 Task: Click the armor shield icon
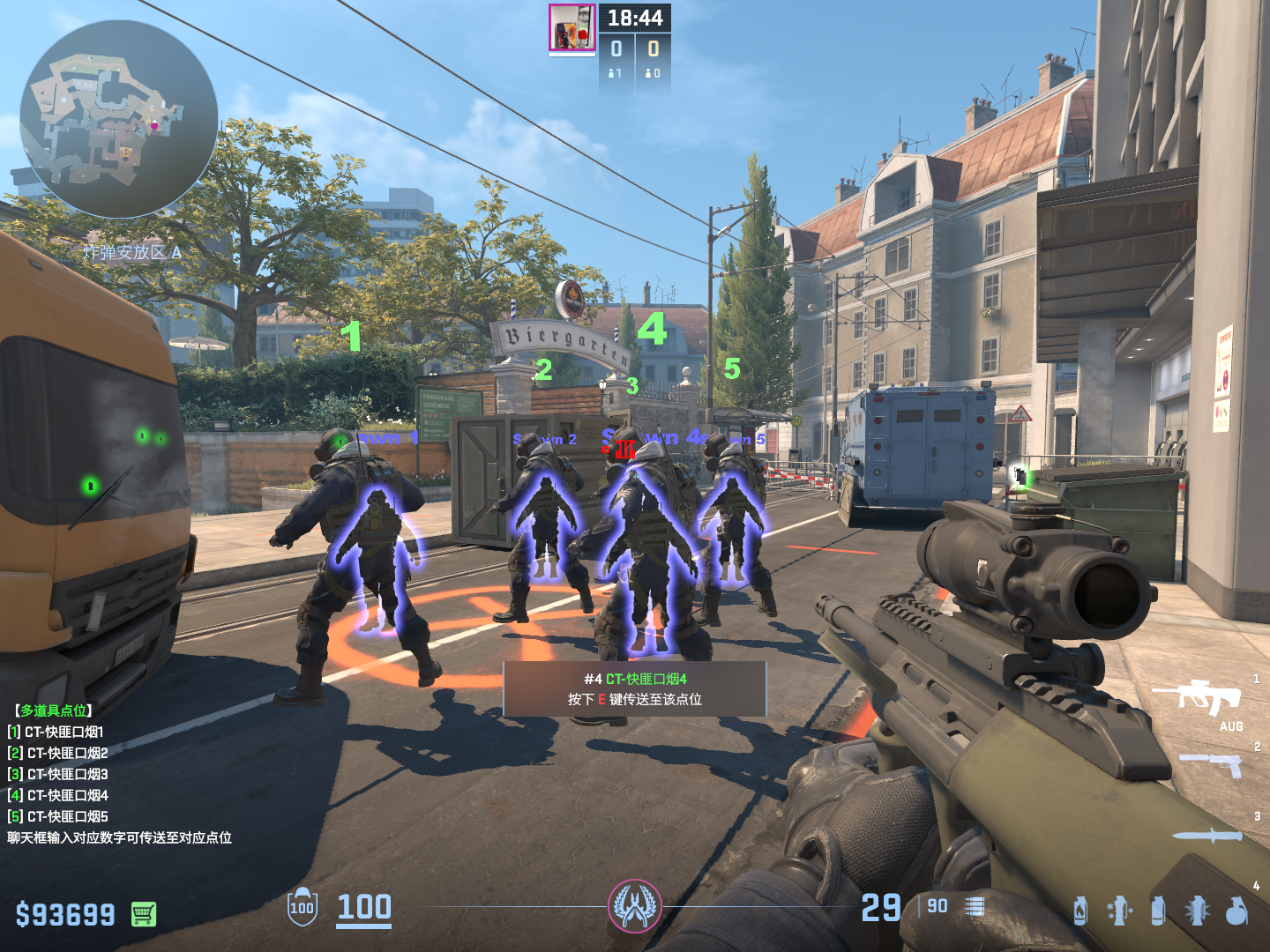[x=302, y=907]
